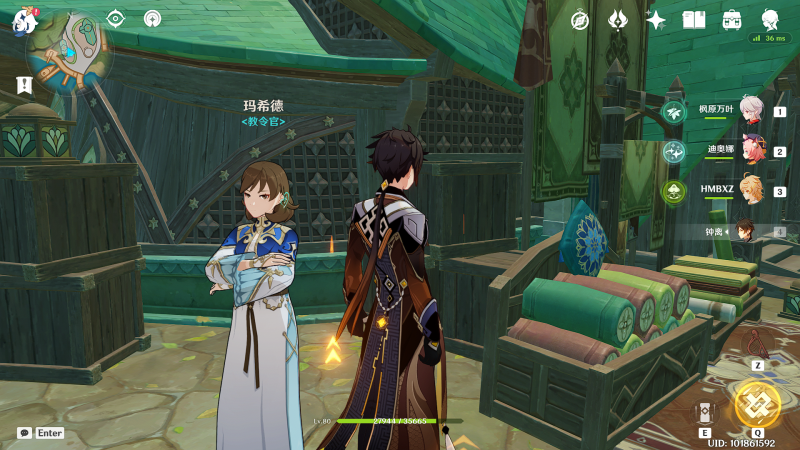Open the four-pointed star events icon
This screenshot has width=800, height=450.
click(x=656, y=20)
